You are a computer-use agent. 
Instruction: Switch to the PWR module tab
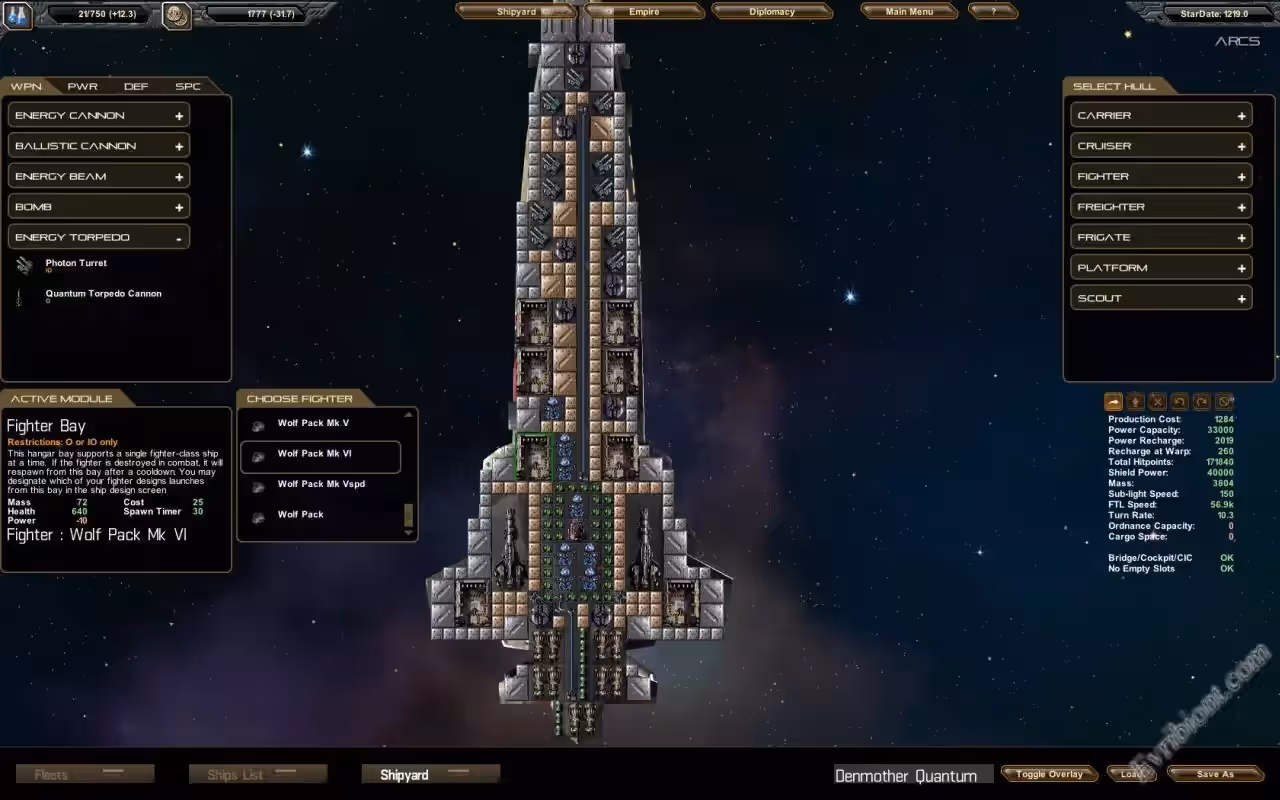[x=82, y=87]
